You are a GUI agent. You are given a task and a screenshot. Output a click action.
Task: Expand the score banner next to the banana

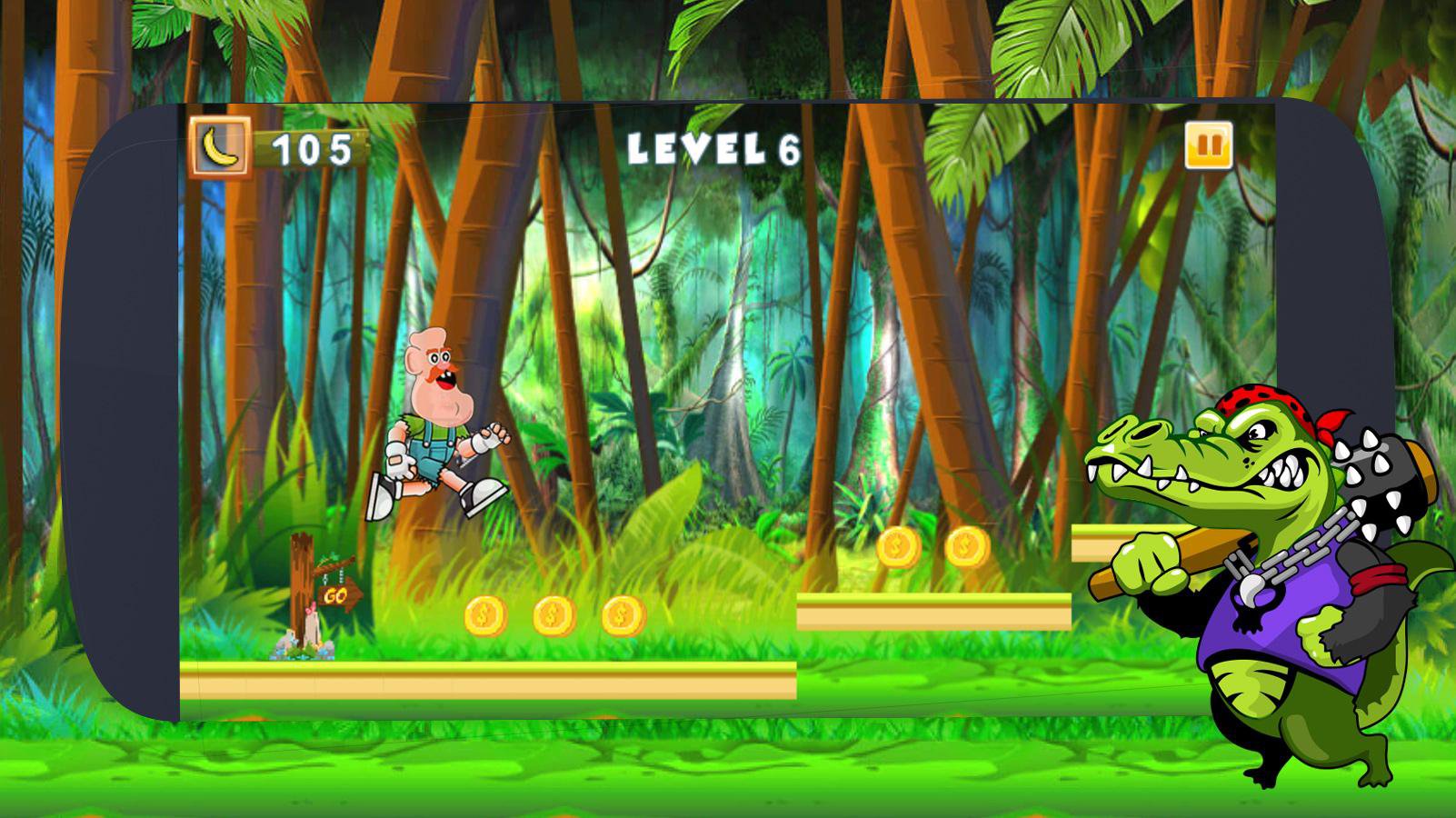[x=309, y=145]
